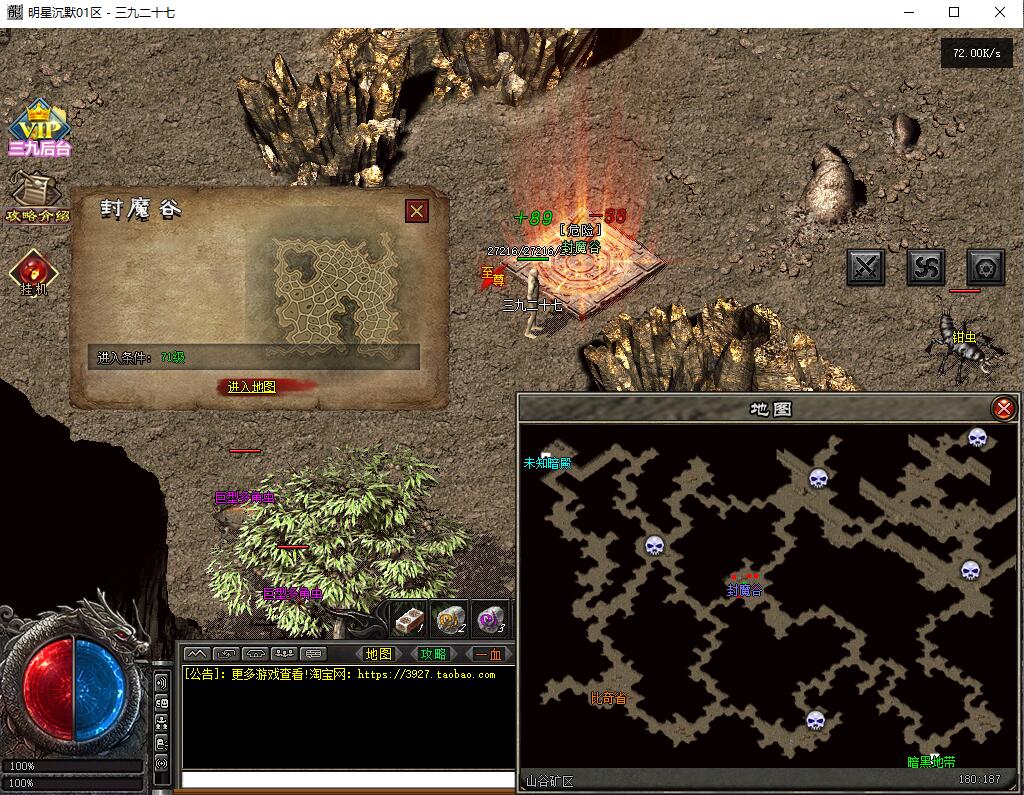Toggle the 挂机 auto-play icon
The height and width of the screenshot is (795, 1024).
pos(34,272)
